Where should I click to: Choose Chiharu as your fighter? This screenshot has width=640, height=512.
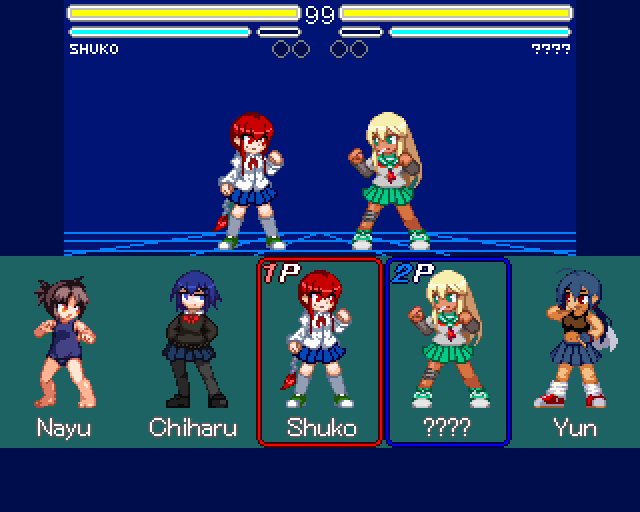[x=190, y=352]
